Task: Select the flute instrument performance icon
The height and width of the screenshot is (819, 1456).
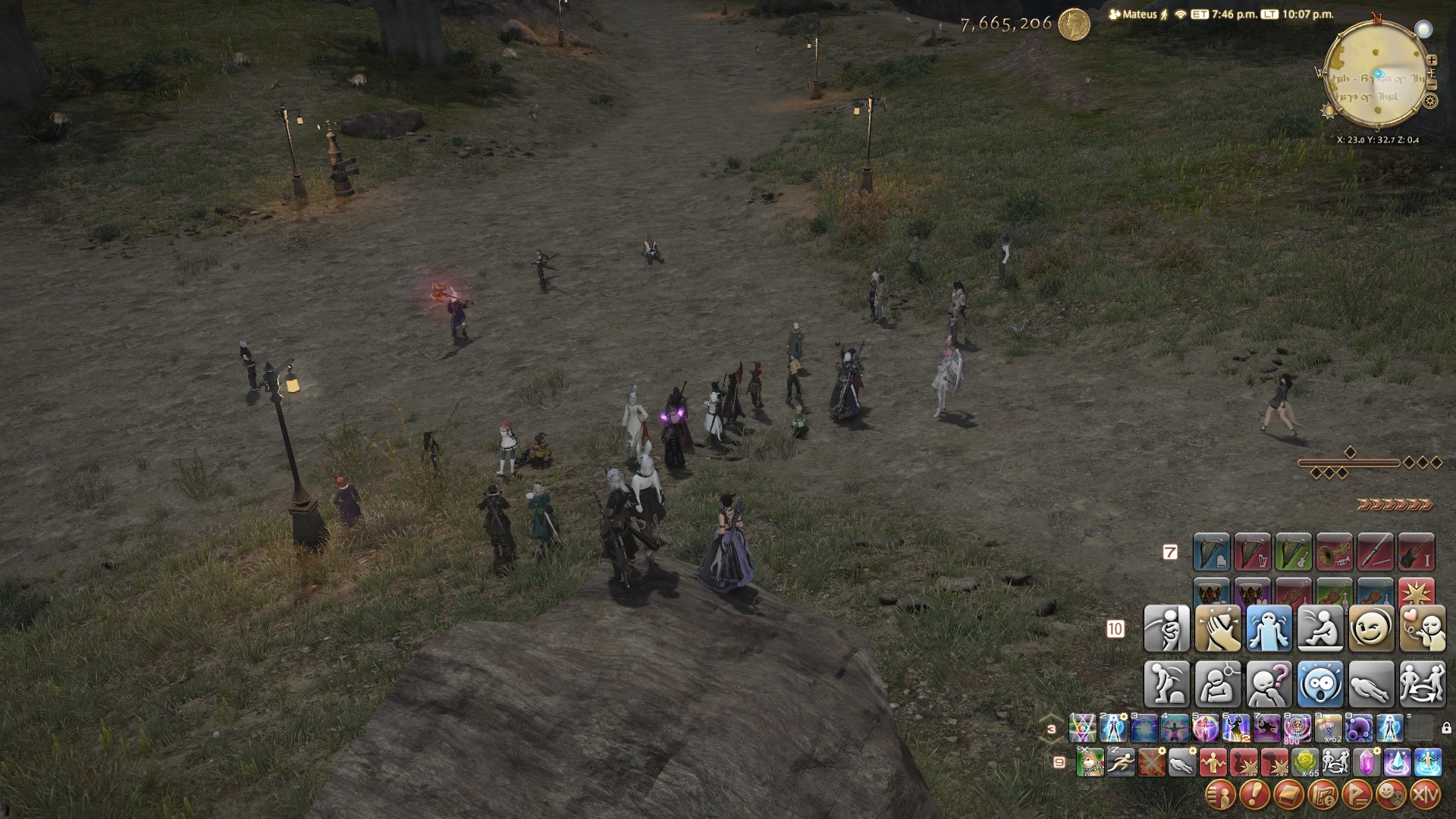Action: 1376,552
